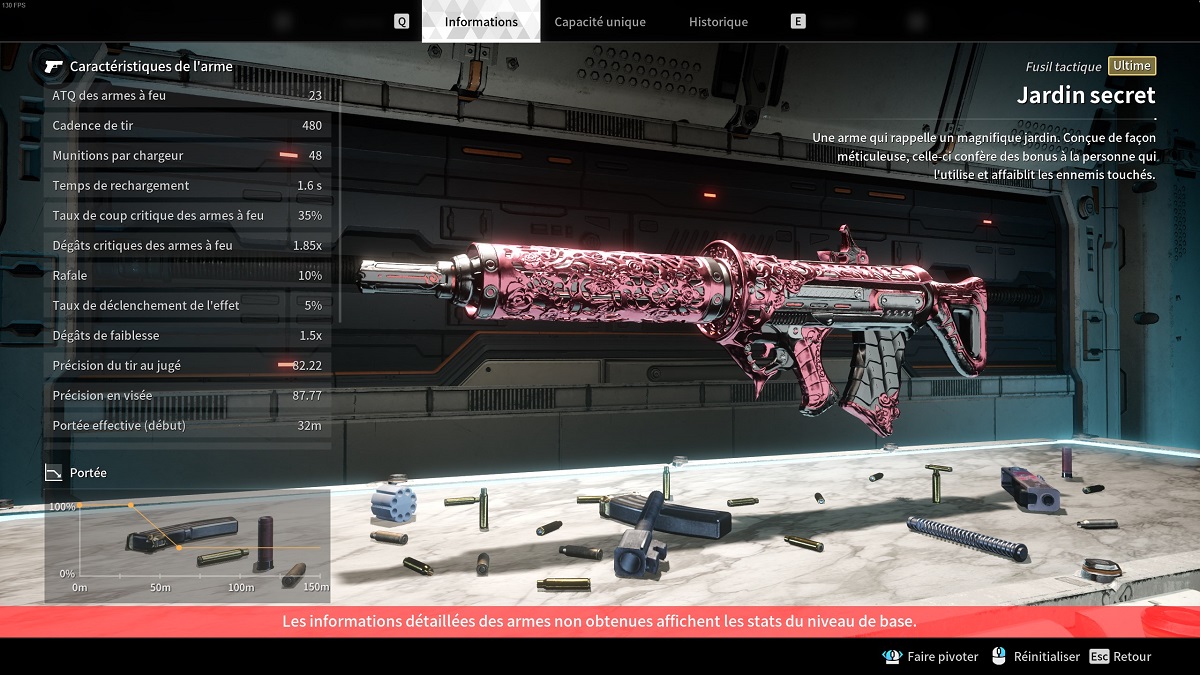Open the Capacité unique tab

click(x=599, y=21)
